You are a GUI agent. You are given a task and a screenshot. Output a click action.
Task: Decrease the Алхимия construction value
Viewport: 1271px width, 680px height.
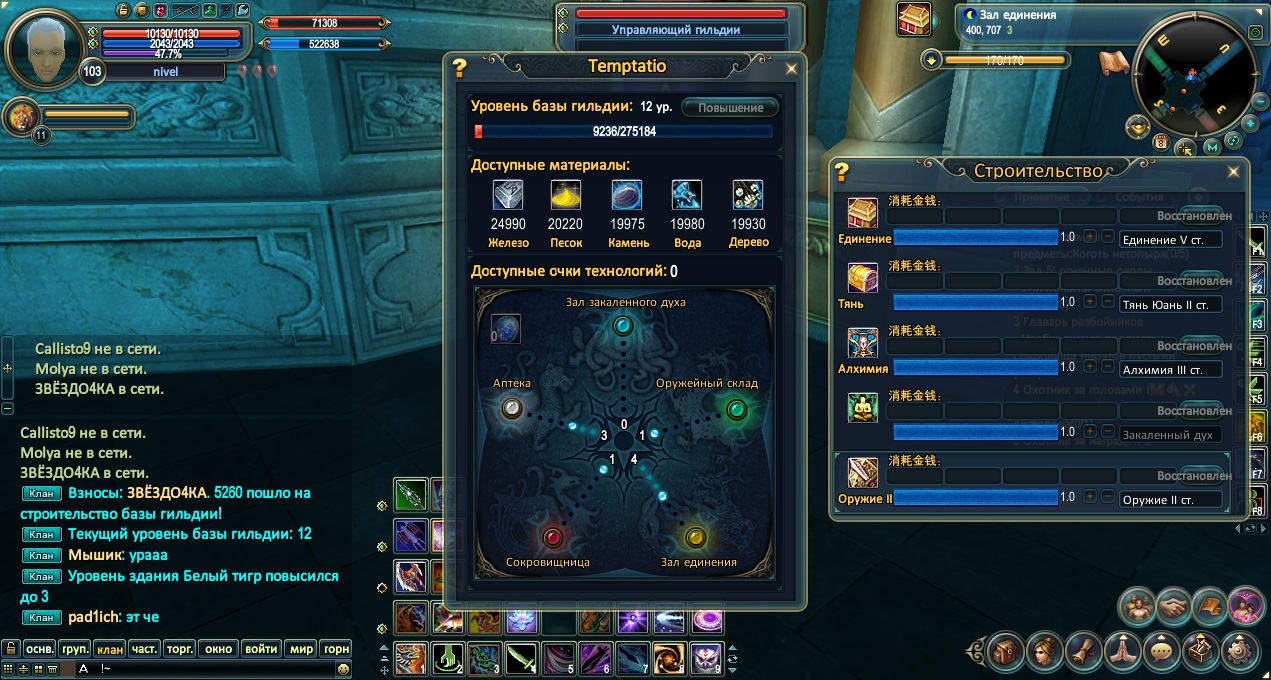[x=1107, y=367]
